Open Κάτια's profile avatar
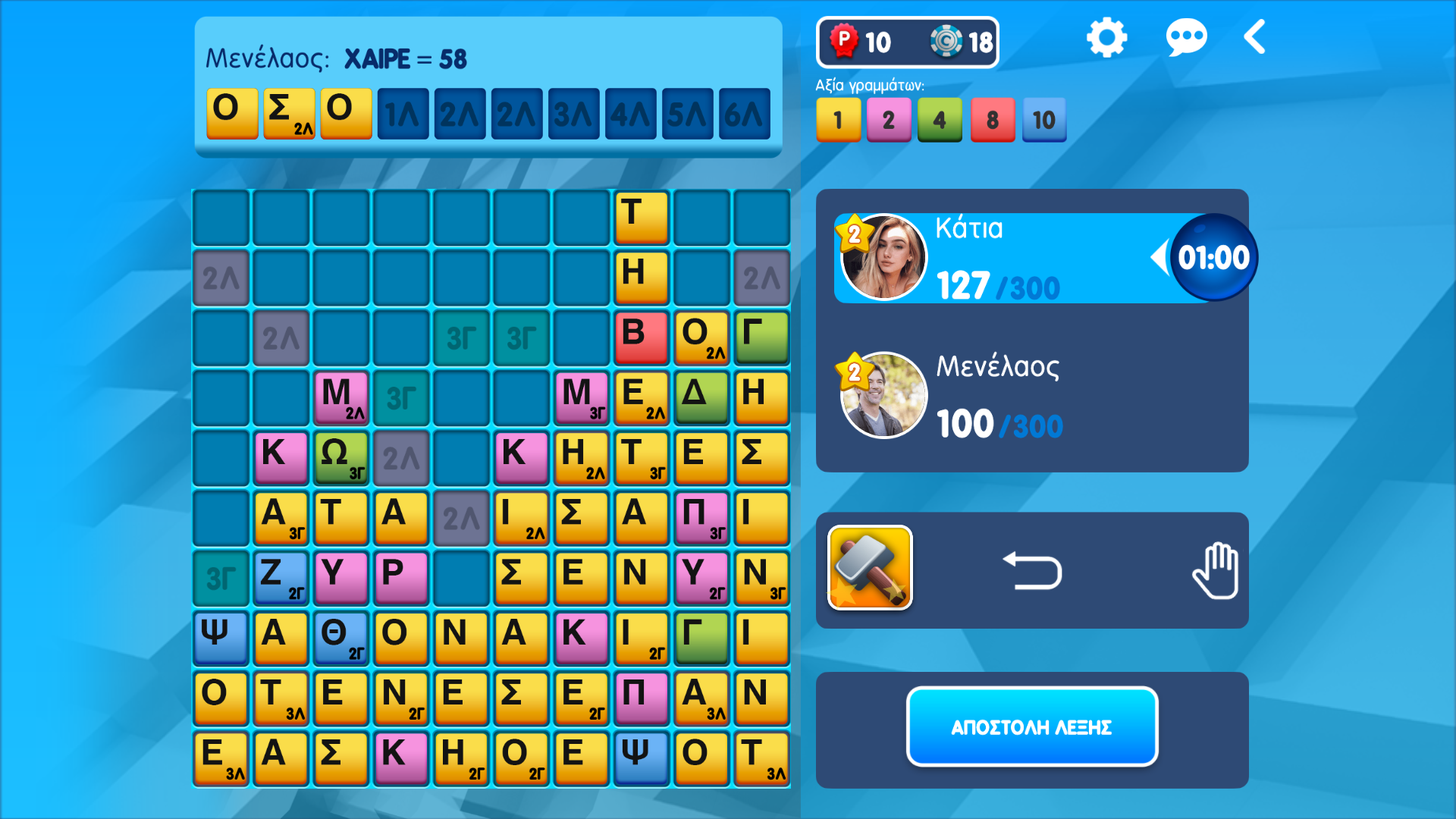 883,256
